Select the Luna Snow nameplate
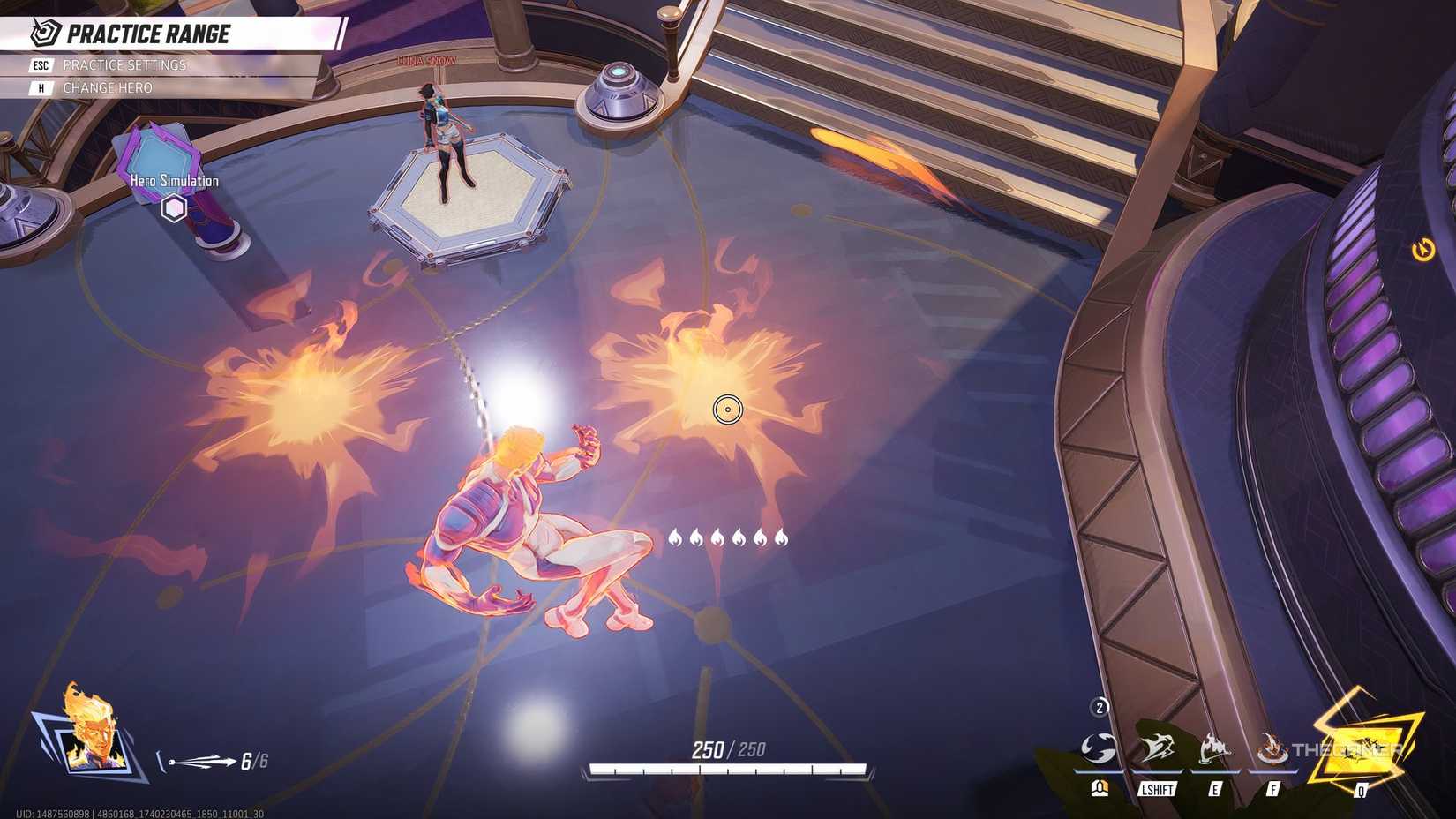 [x=427, y=60]
